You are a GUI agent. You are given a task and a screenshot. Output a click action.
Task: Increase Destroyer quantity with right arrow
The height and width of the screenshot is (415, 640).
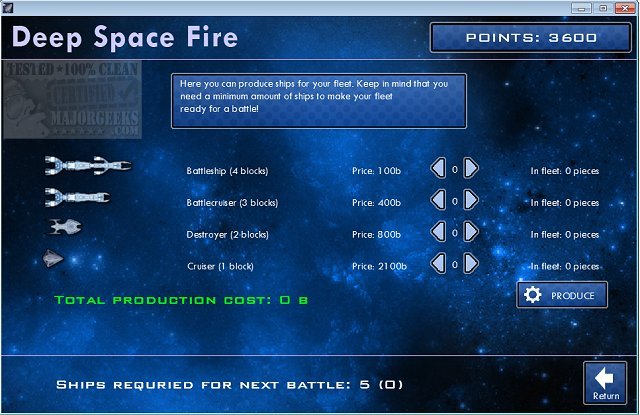[471, 234]
